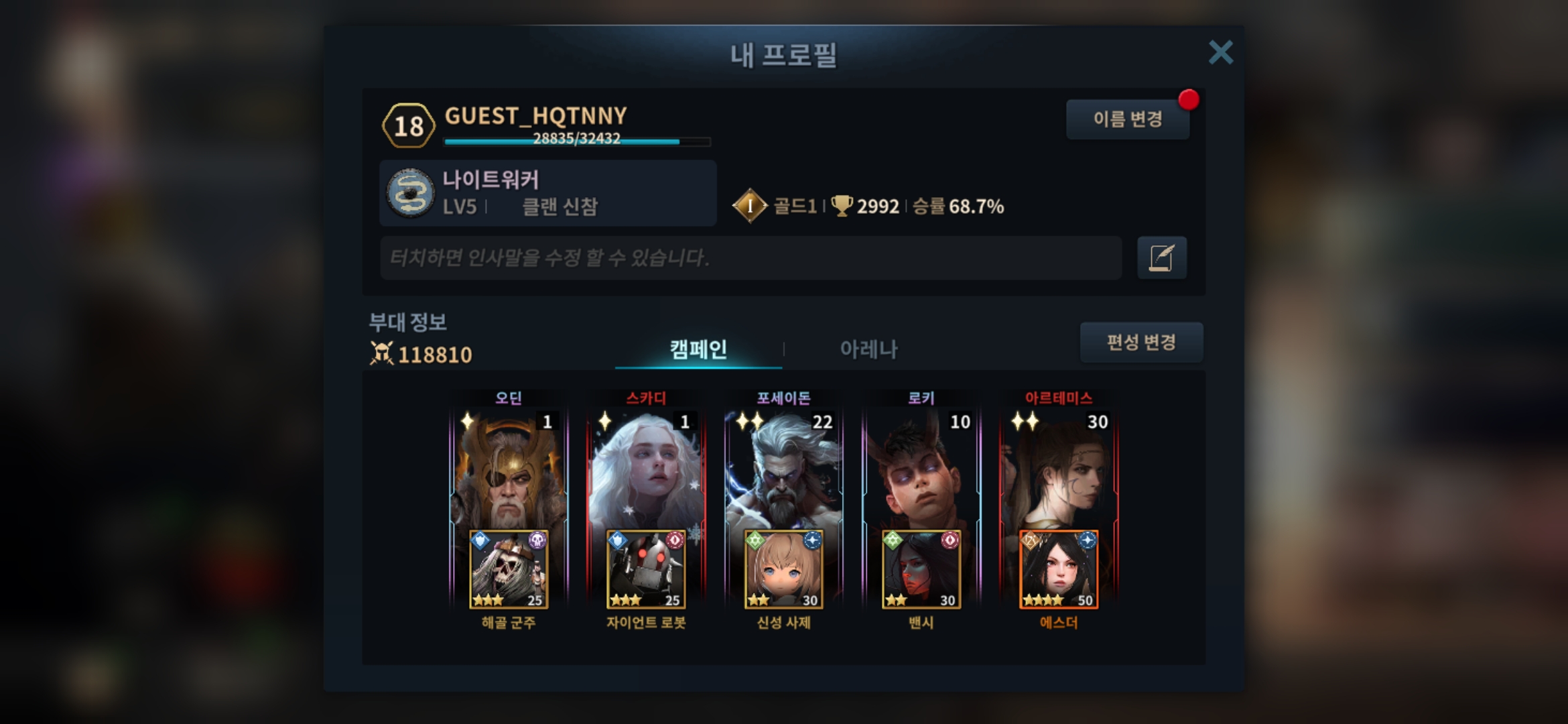Open the 나이트워커 clan panel

[x=547, y=193]
